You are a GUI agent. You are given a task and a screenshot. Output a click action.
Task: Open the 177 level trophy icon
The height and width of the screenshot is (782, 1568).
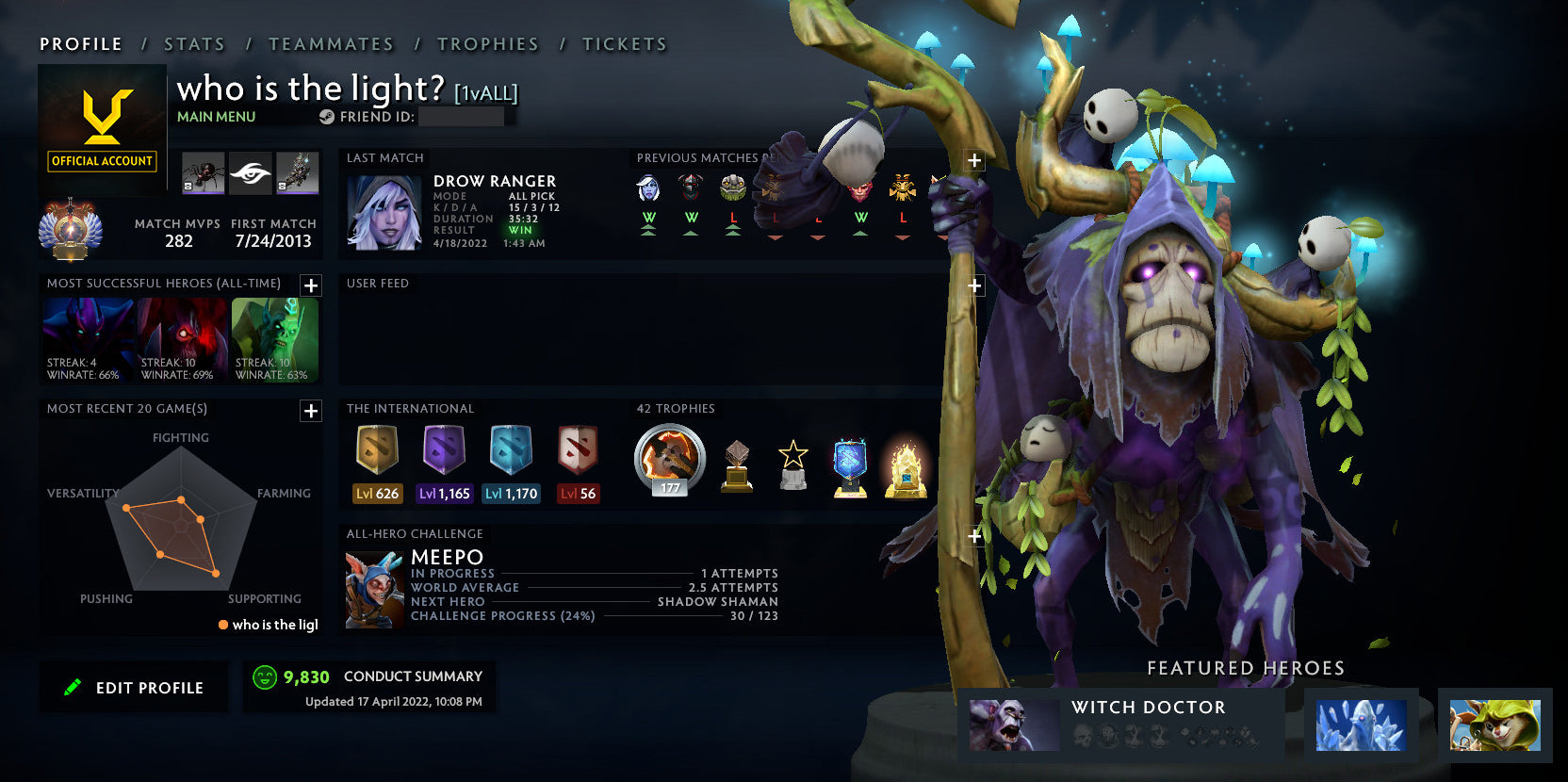point(670,460)
